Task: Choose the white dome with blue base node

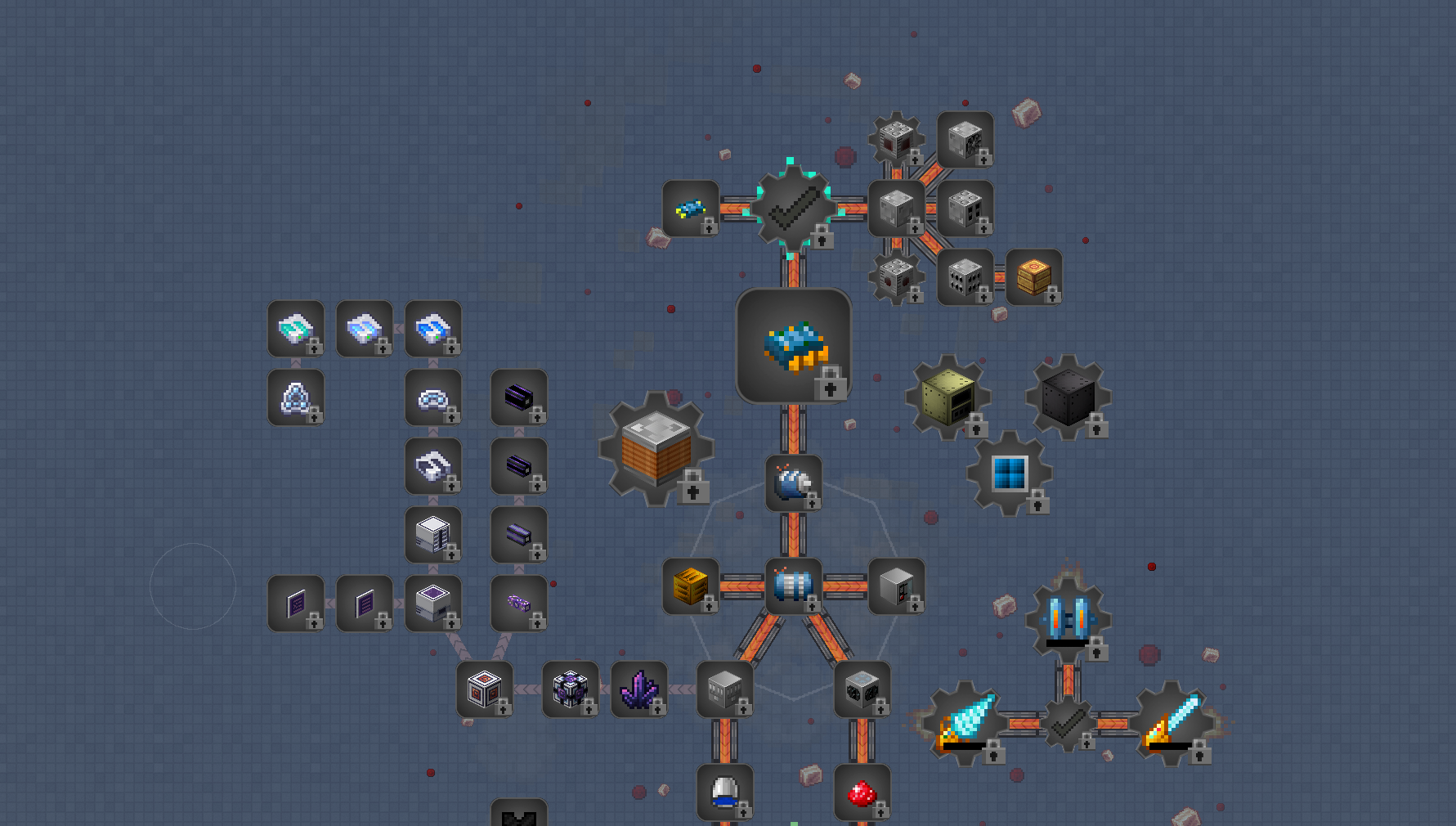Action: [x=724, y=792]
